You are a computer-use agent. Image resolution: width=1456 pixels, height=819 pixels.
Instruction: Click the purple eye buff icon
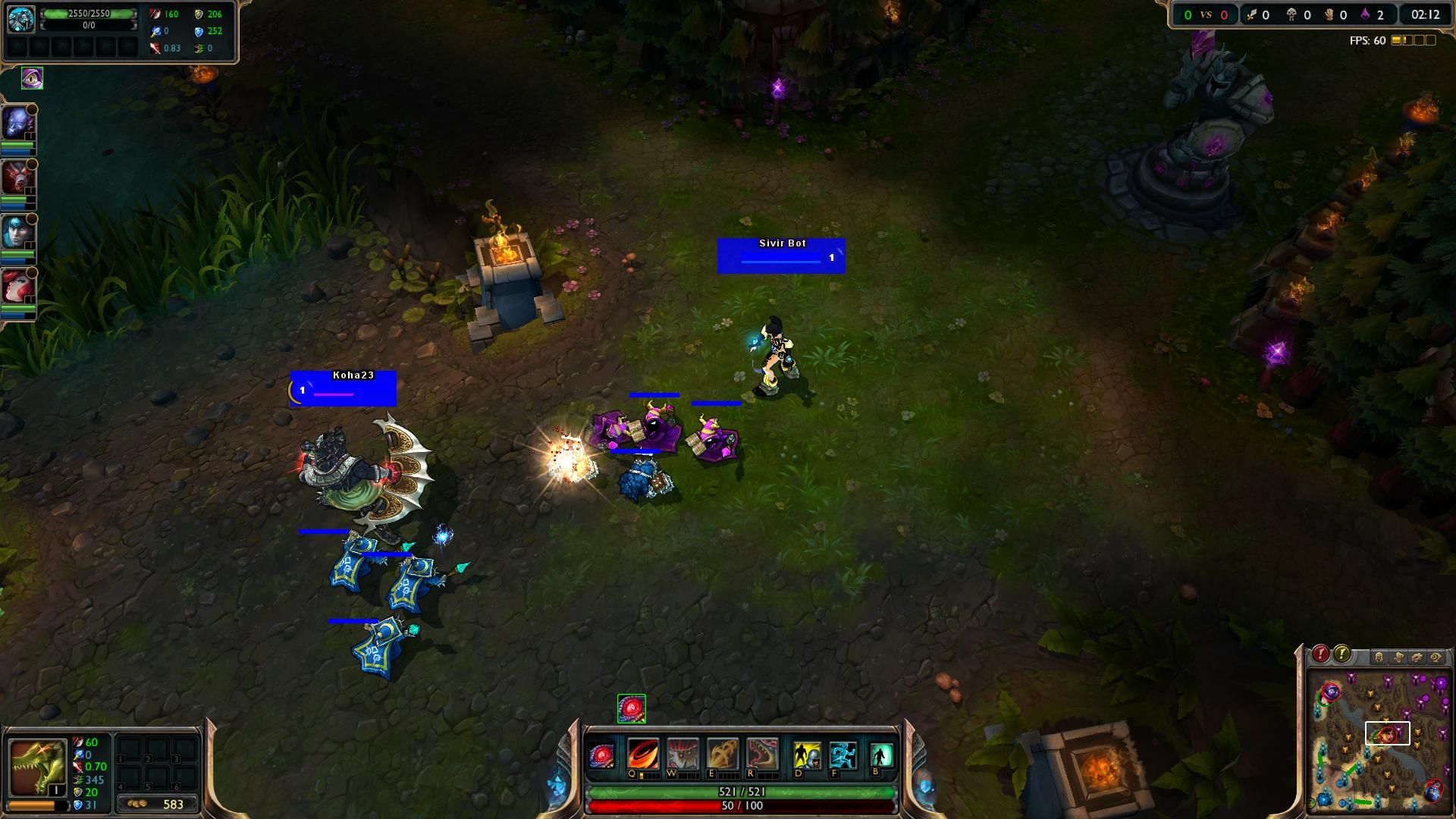pos(32,78)
